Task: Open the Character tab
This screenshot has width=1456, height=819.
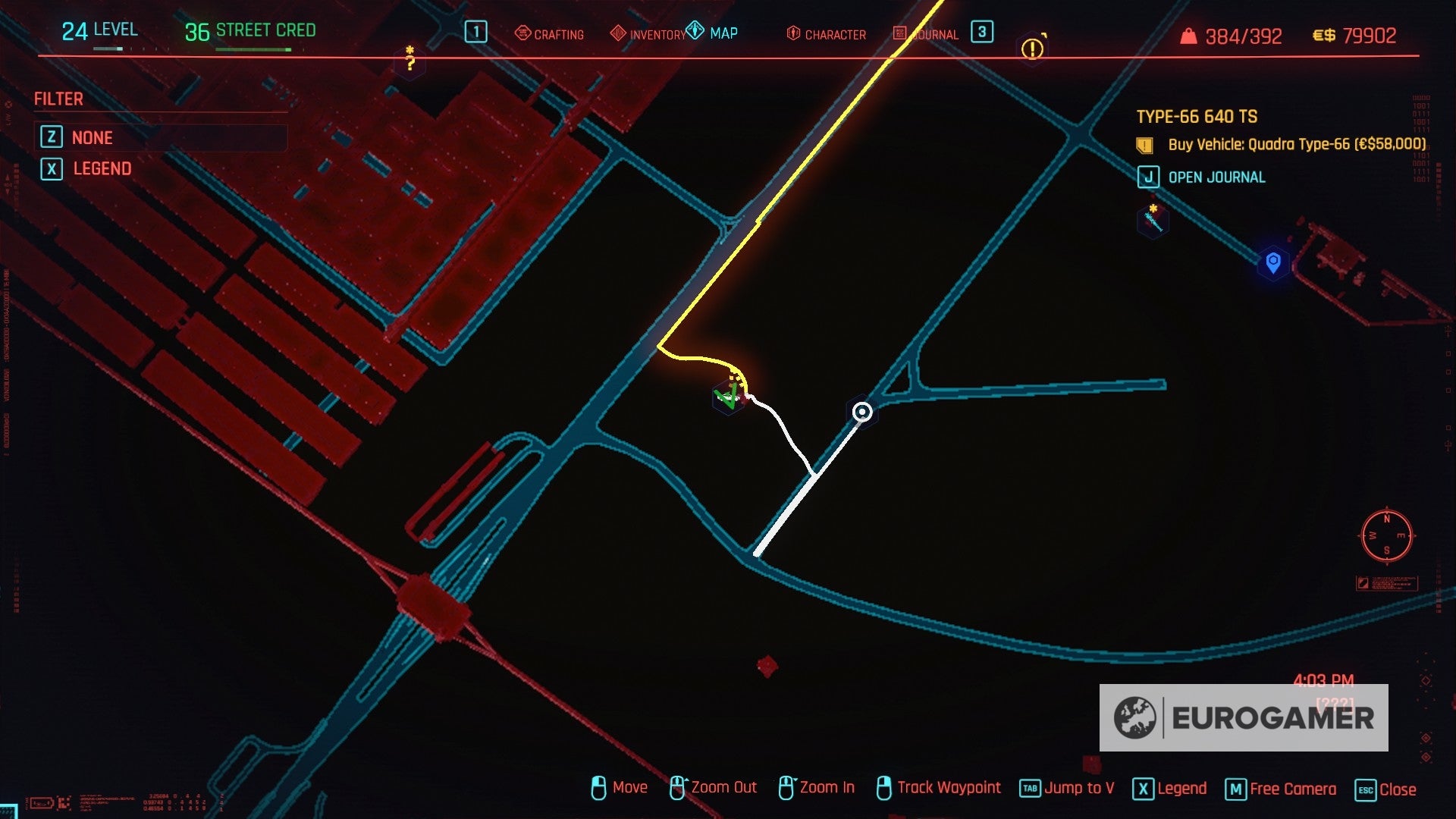Action: (x=826, y=34)
